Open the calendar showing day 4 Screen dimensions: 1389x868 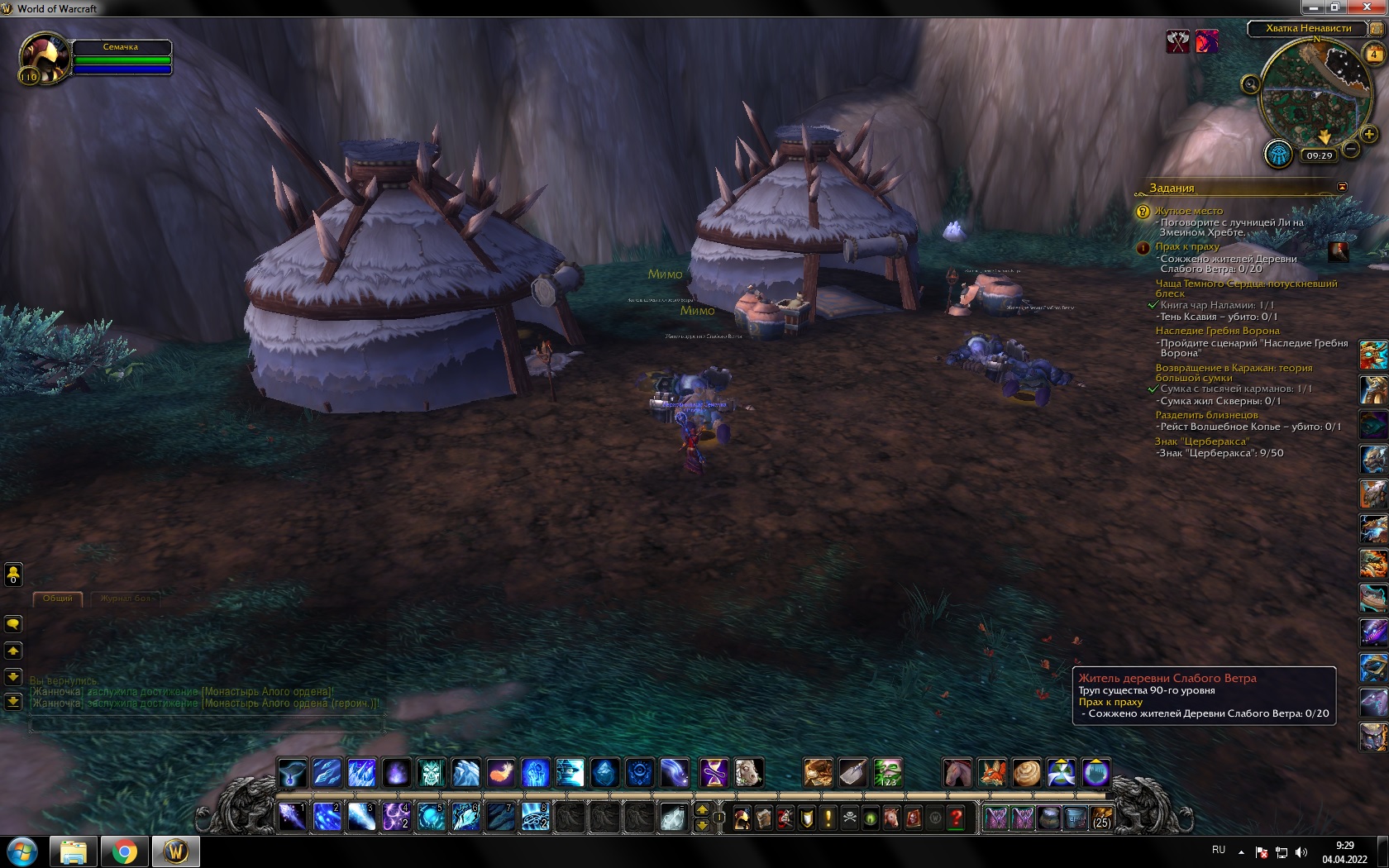click(1374, 55)
